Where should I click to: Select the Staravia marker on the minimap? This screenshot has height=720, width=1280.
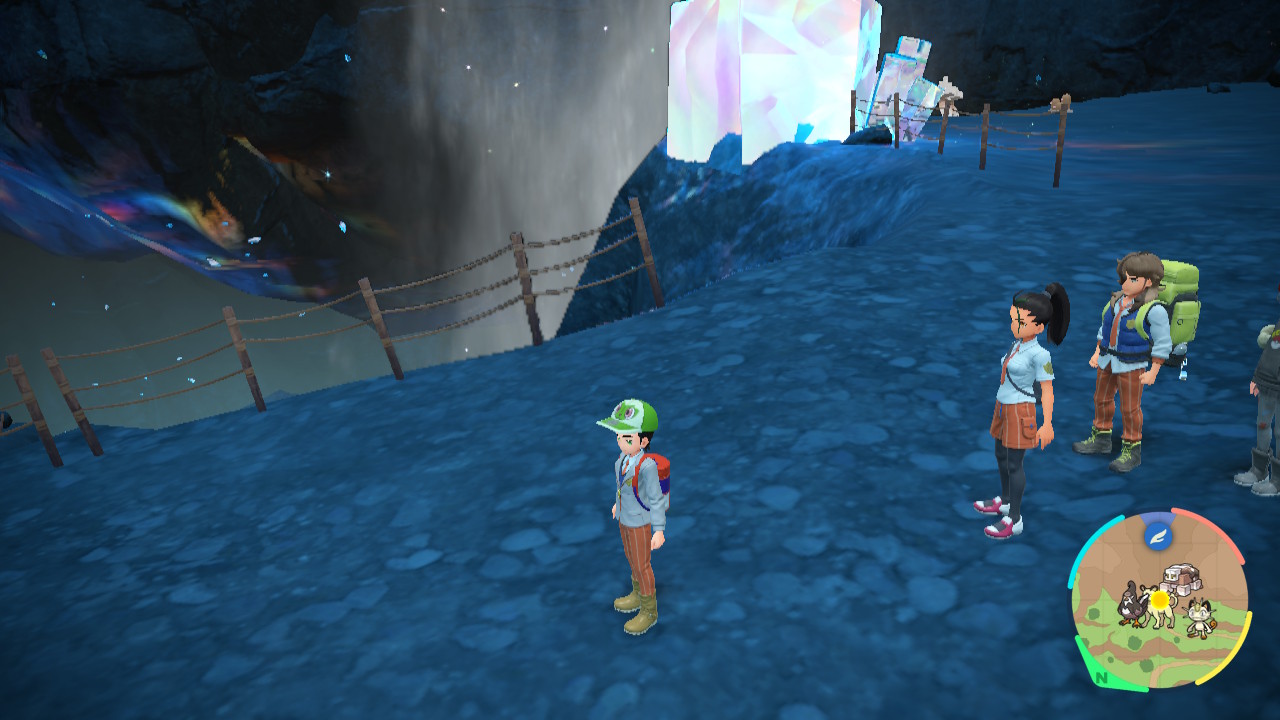click(1131, 602)
